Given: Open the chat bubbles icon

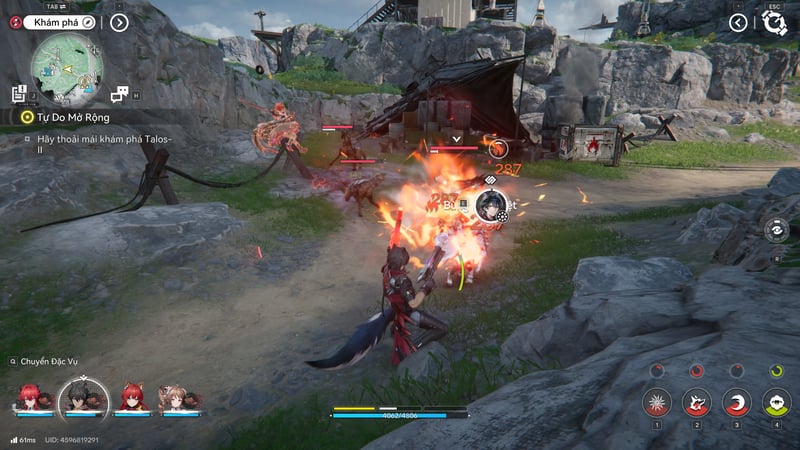Looking at the screenshot, I should coord(119,94).
